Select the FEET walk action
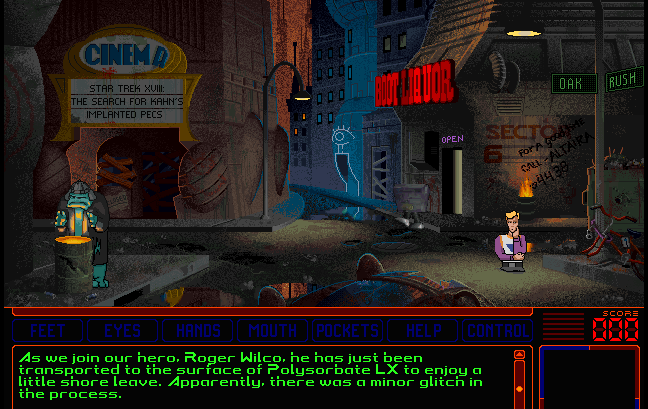 [47, 330]
